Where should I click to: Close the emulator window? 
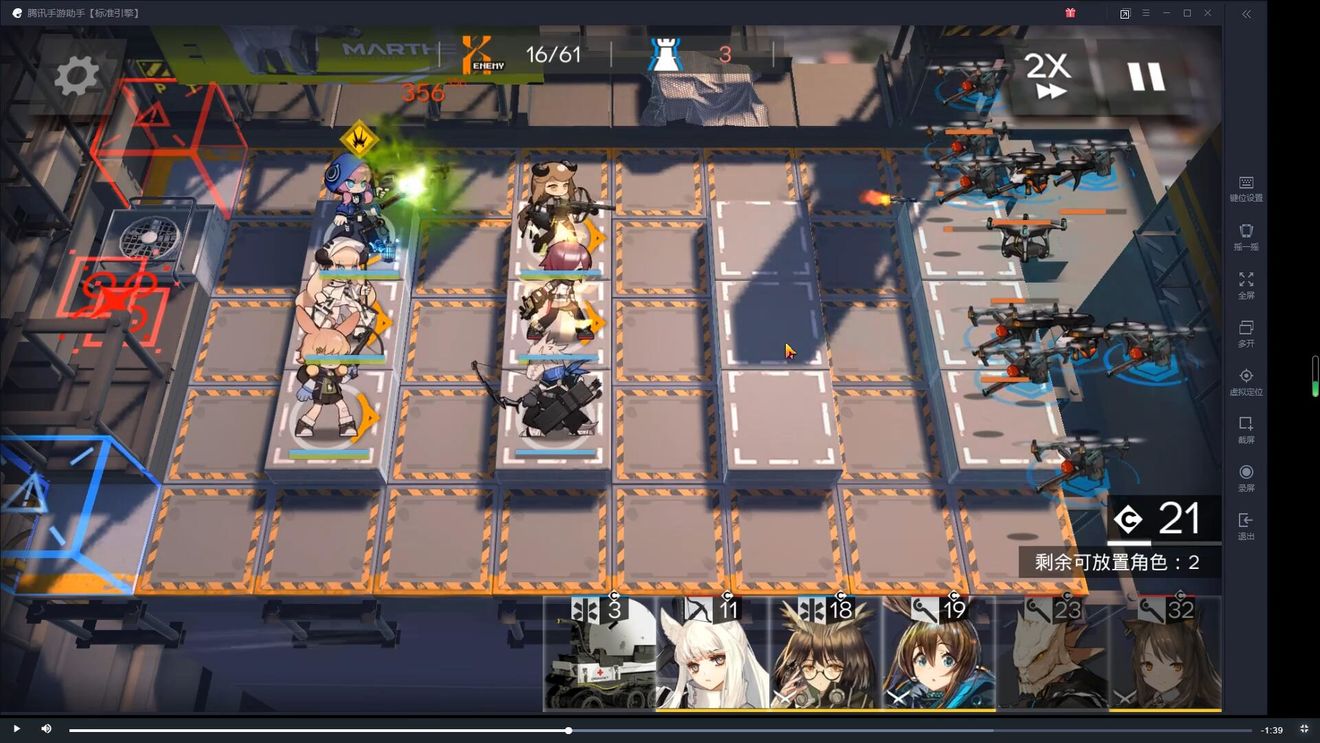point(1208,13)
